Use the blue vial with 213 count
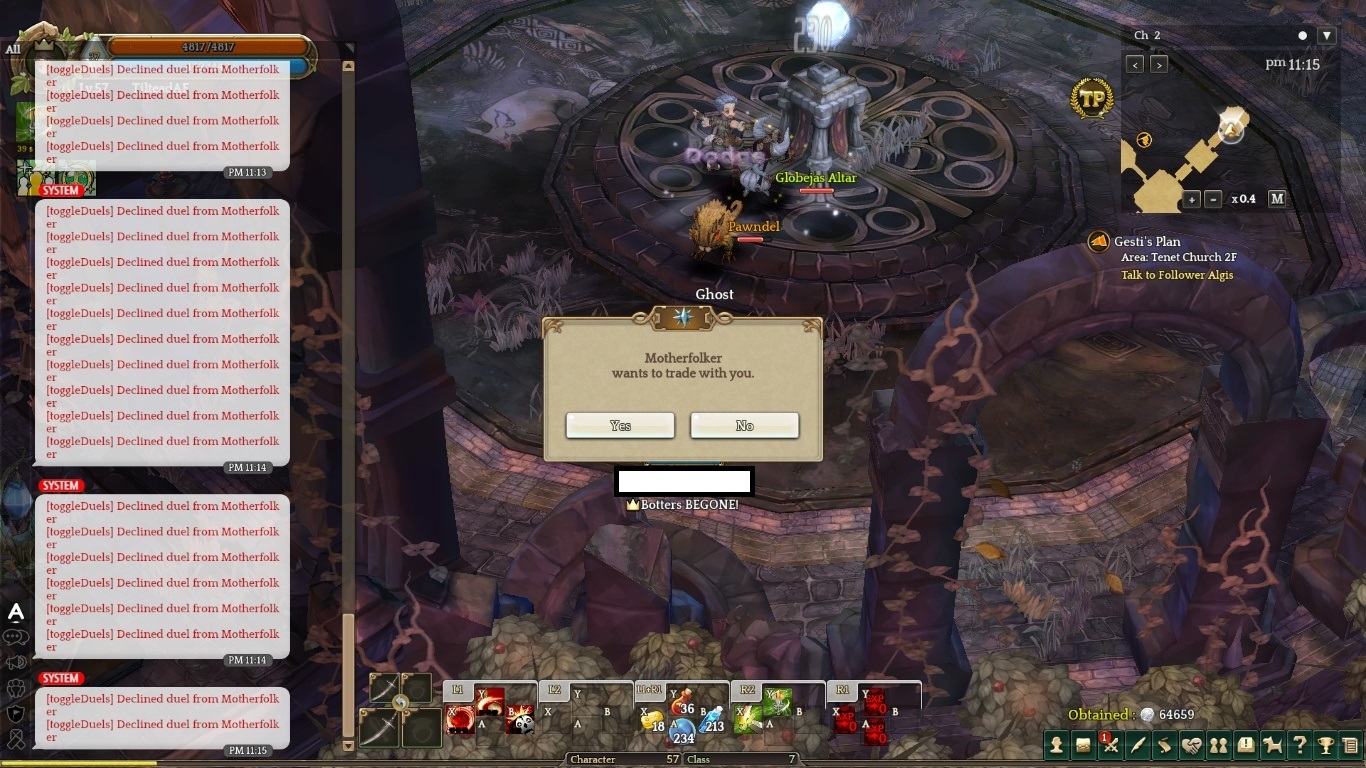 711,720
